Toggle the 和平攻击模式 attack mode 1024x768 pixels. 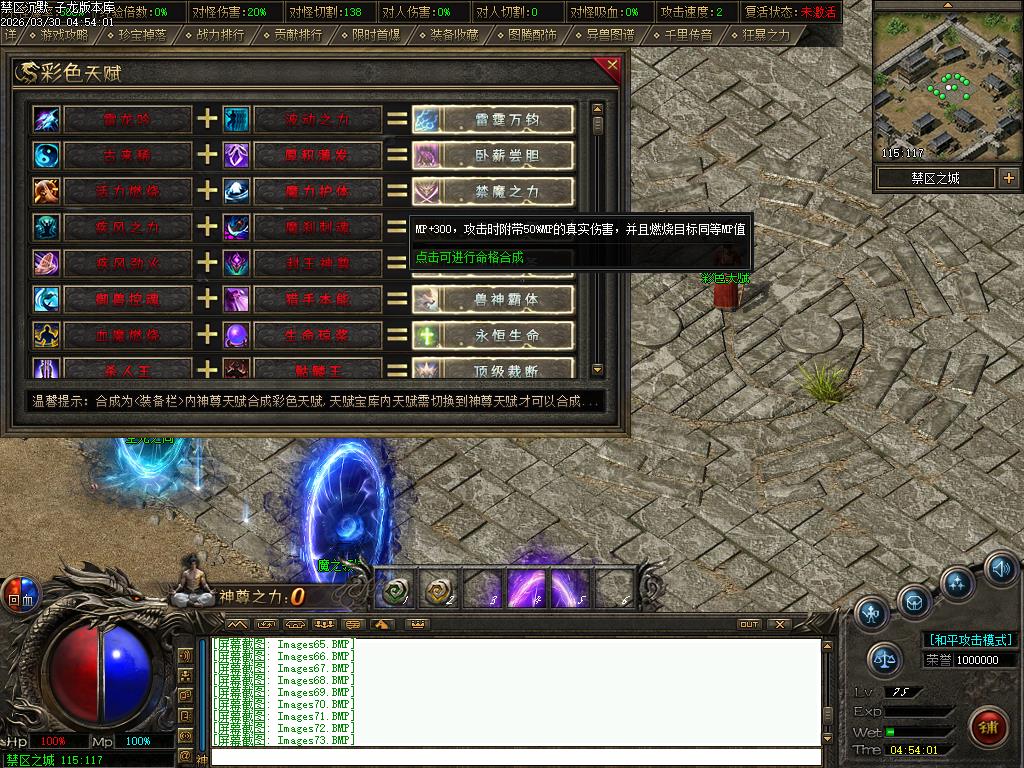coord(969,640)
